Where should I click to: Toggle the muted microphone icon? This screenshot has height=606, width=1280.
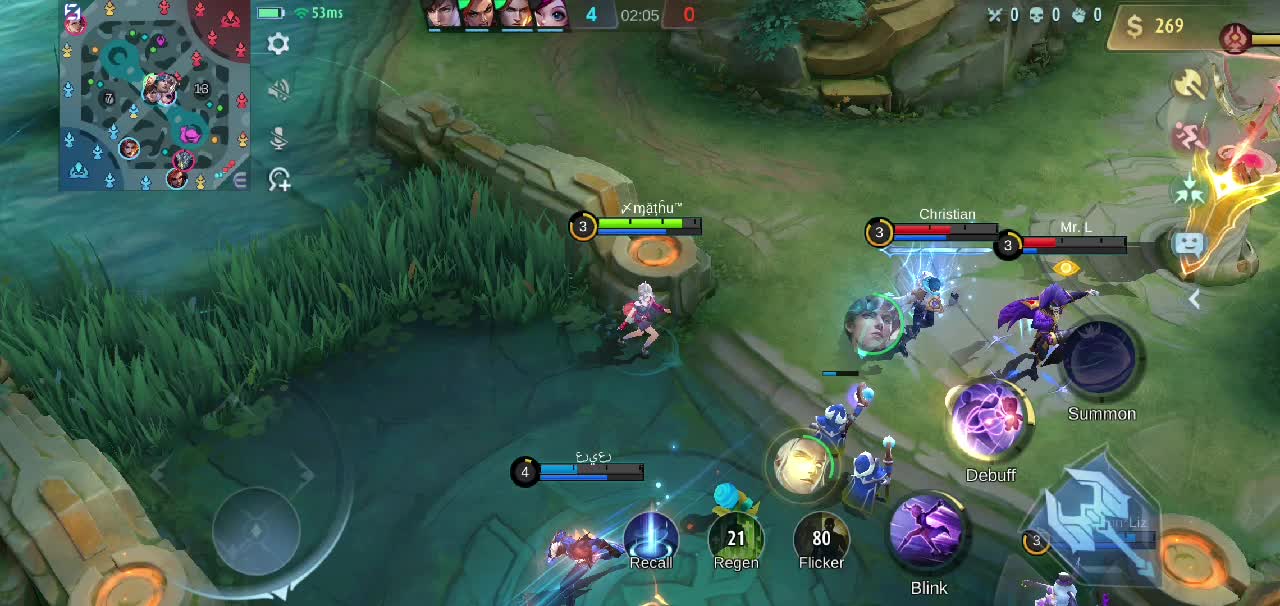click(x=279, y=136)
